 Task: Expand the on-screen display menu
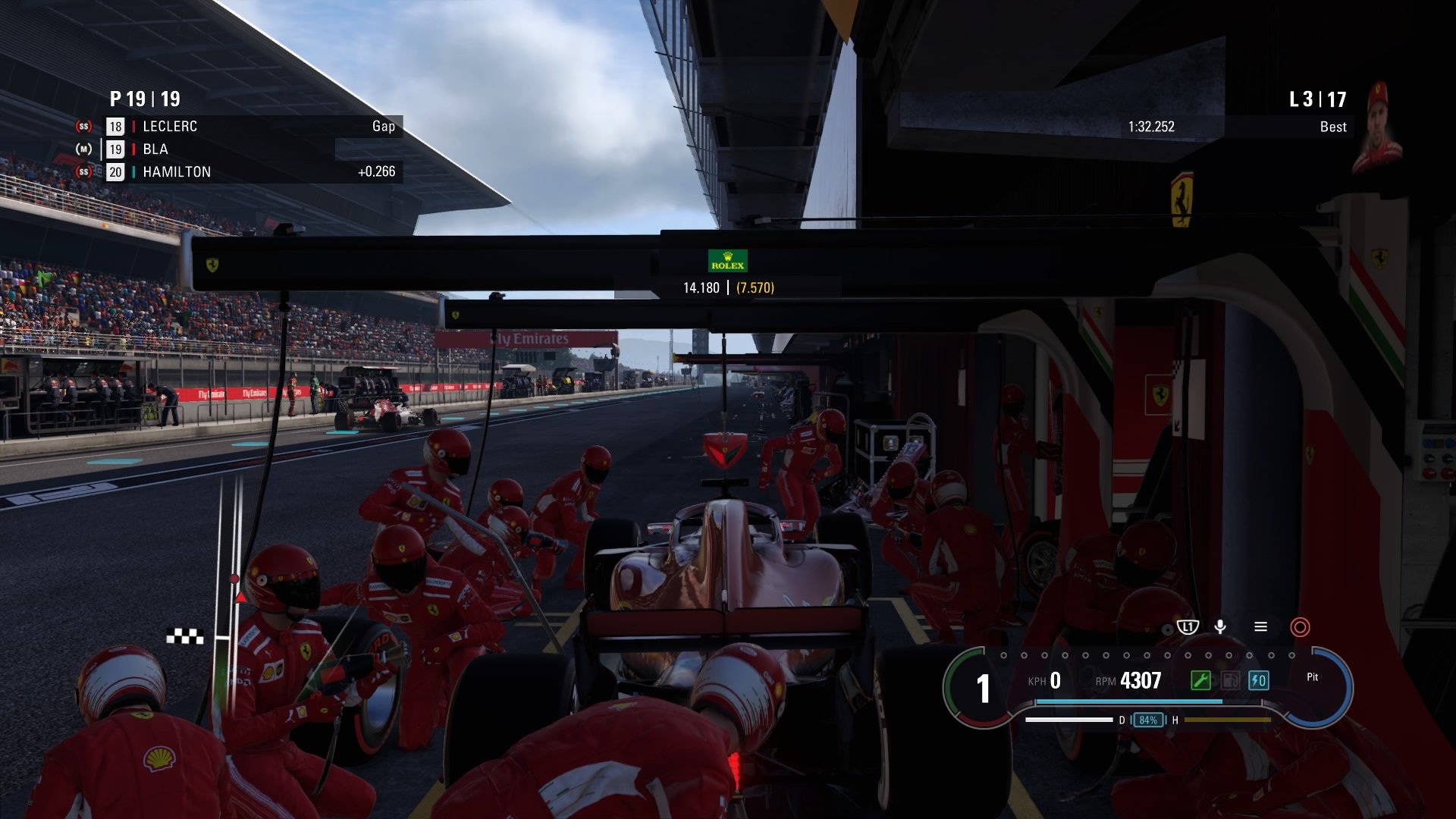(1260, 627)
